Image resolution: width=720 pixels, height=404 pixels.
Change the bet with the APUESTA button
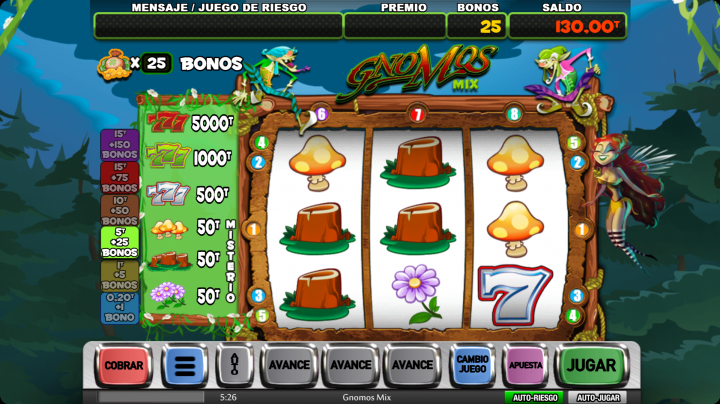pyautogui.click(x=525, y=365)
